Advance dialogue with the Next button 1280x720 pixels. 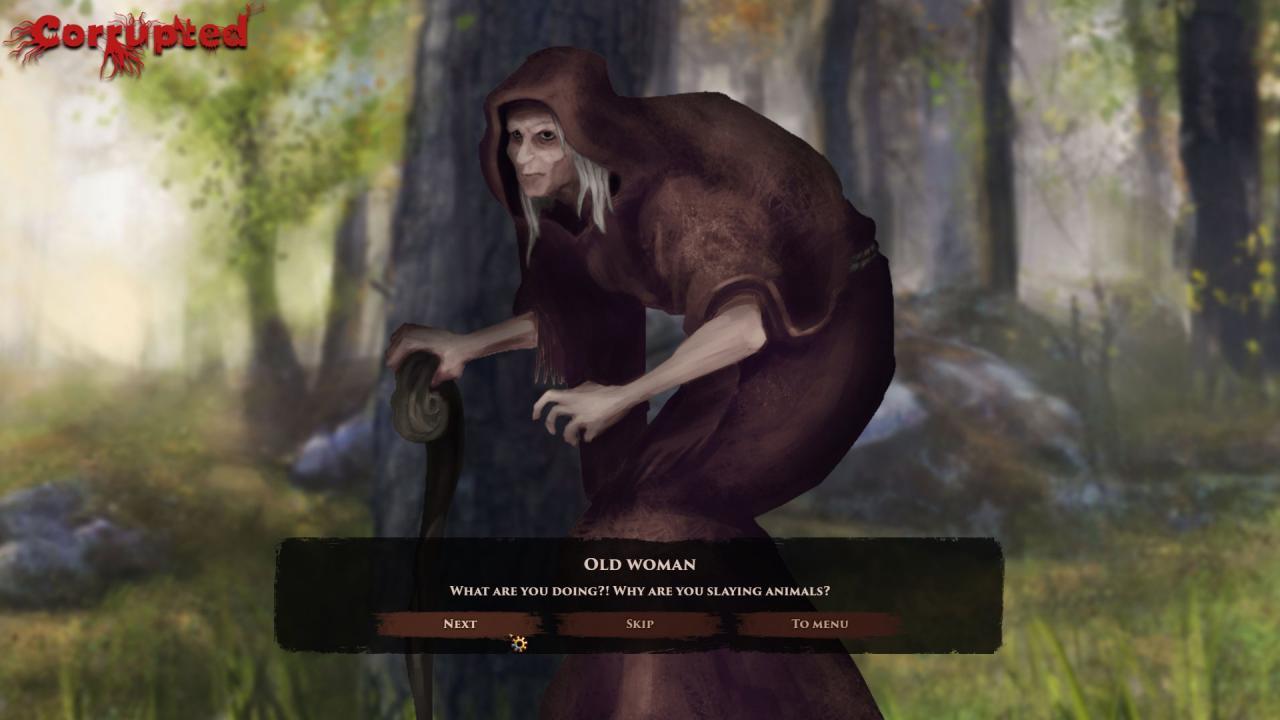pyautogui.click(x=460, y=624)
